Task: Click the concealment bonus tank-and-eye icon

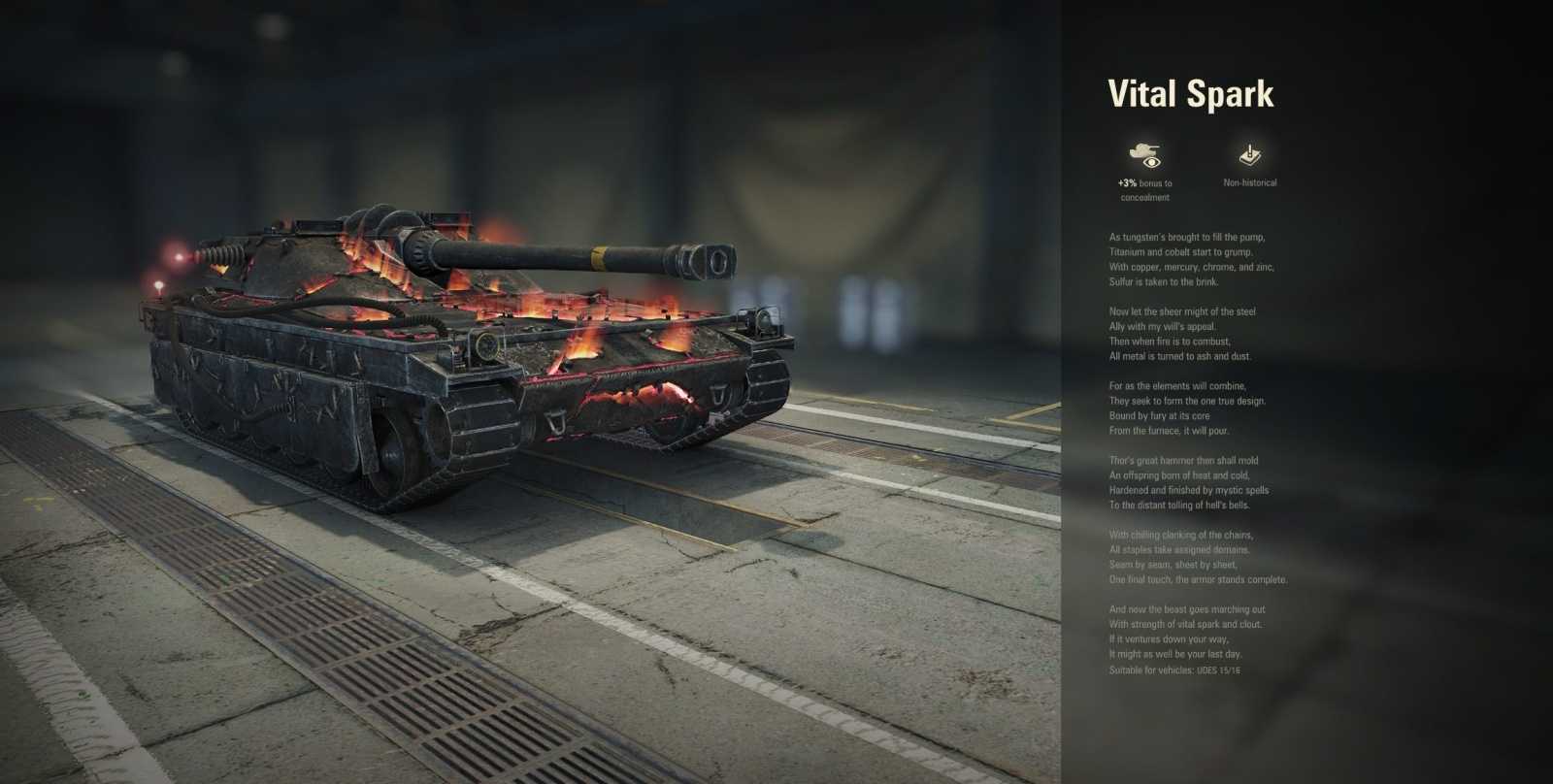Action: 1145,154
